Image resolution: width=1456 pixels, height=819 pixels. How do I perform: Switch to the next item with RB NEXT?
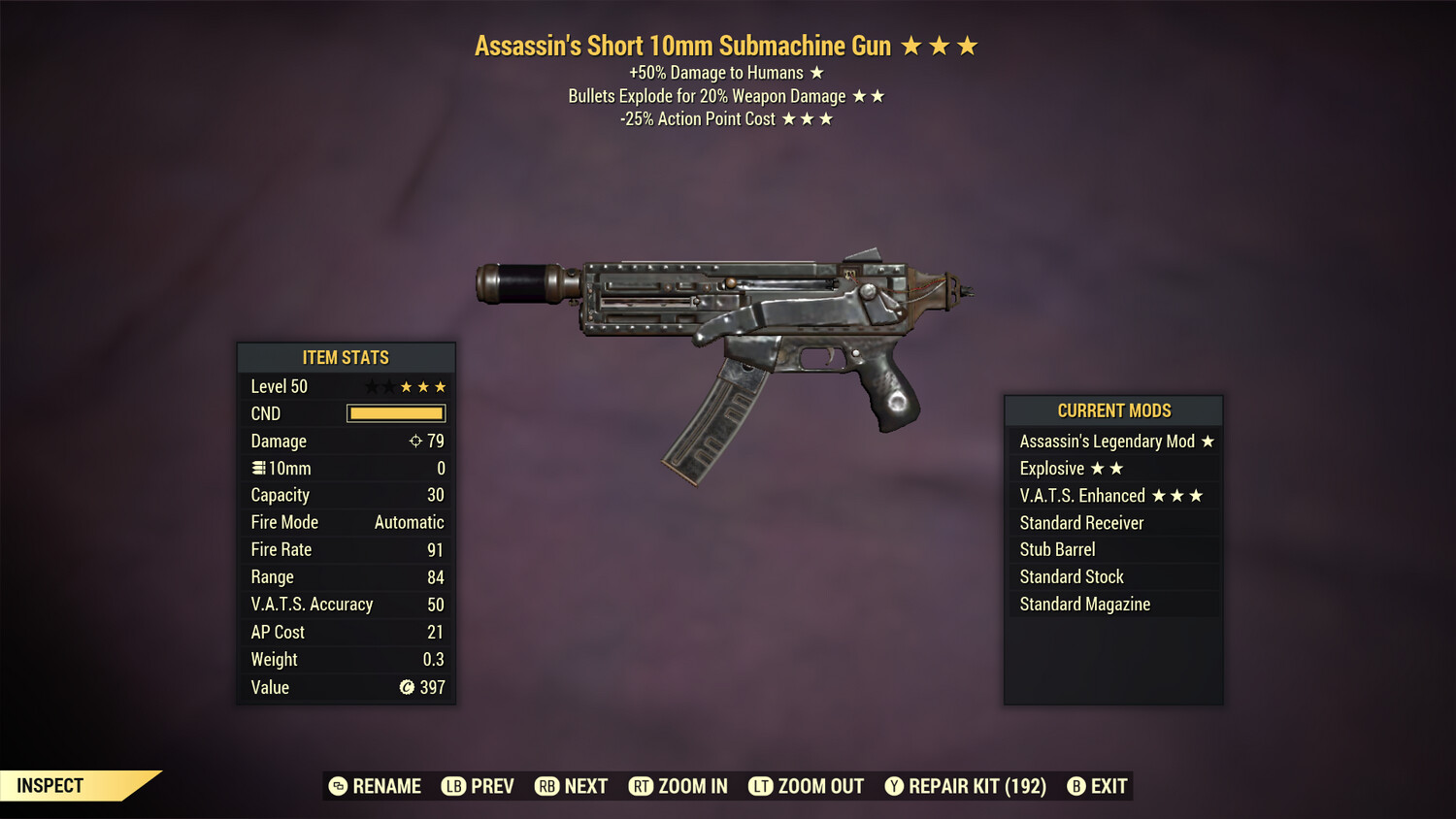coord(572,786)
